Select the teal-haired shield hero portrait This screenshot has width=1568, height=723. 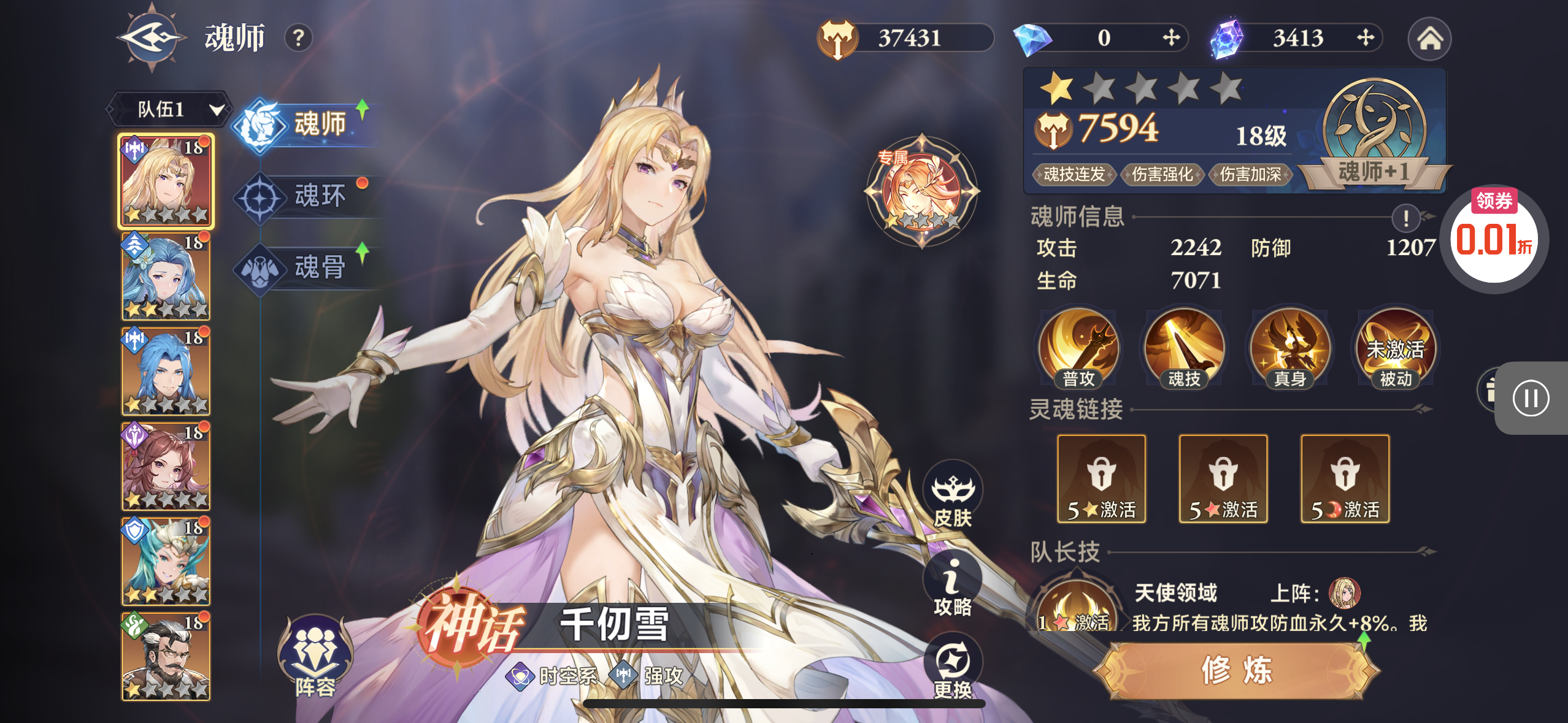coord(166,561)
